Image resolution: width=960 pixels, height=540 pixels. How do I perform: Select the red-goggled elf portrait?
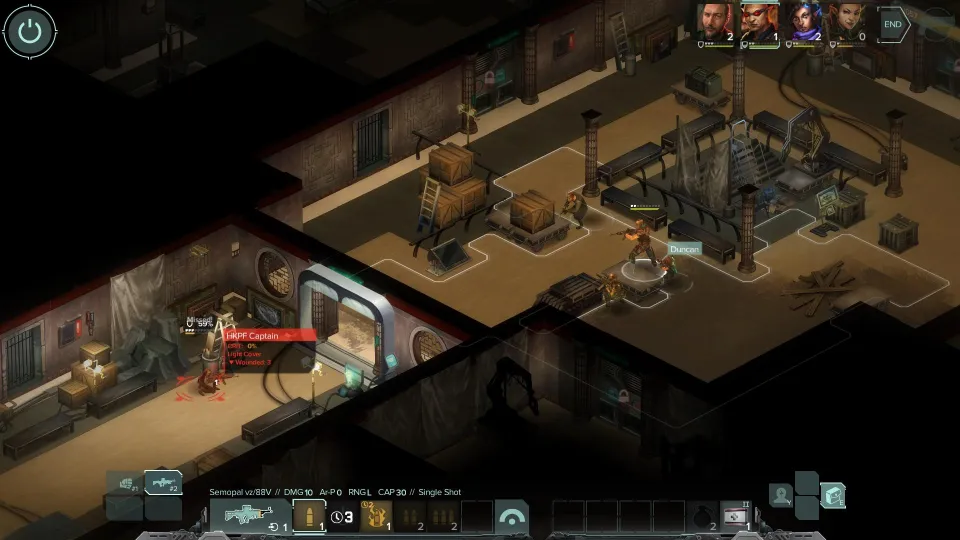[759, 21]
